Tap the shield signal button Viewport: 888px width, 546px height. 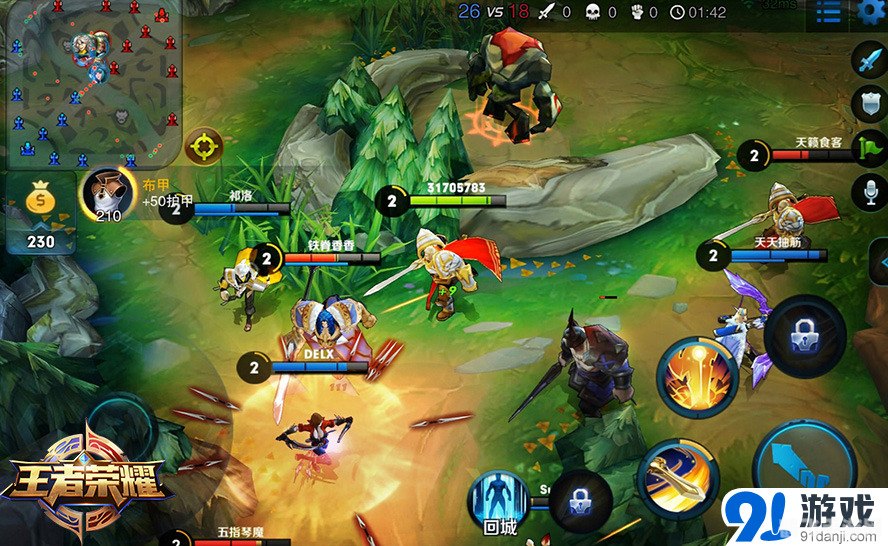point(868,103)
